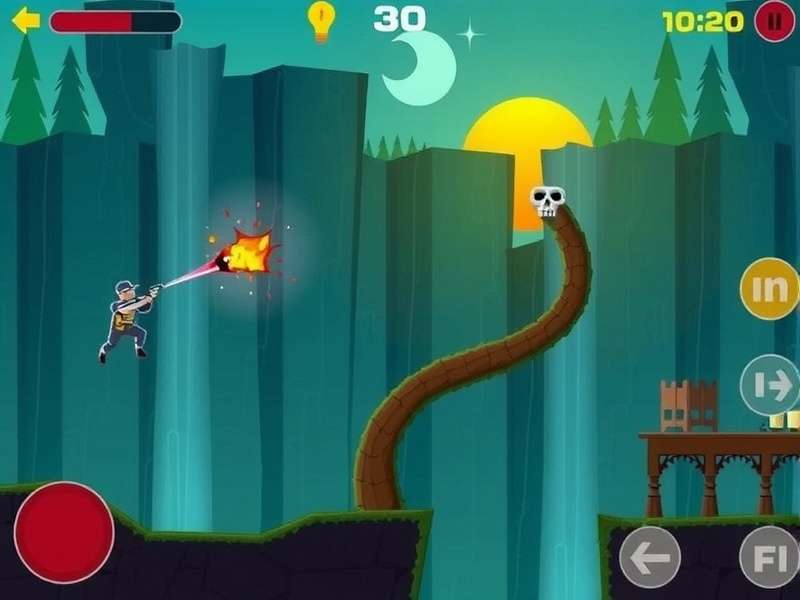Image resolution: width=800 pixels, height=600 pixels.
Task: Move left with the grey arrow button
Action: point(650,557)
